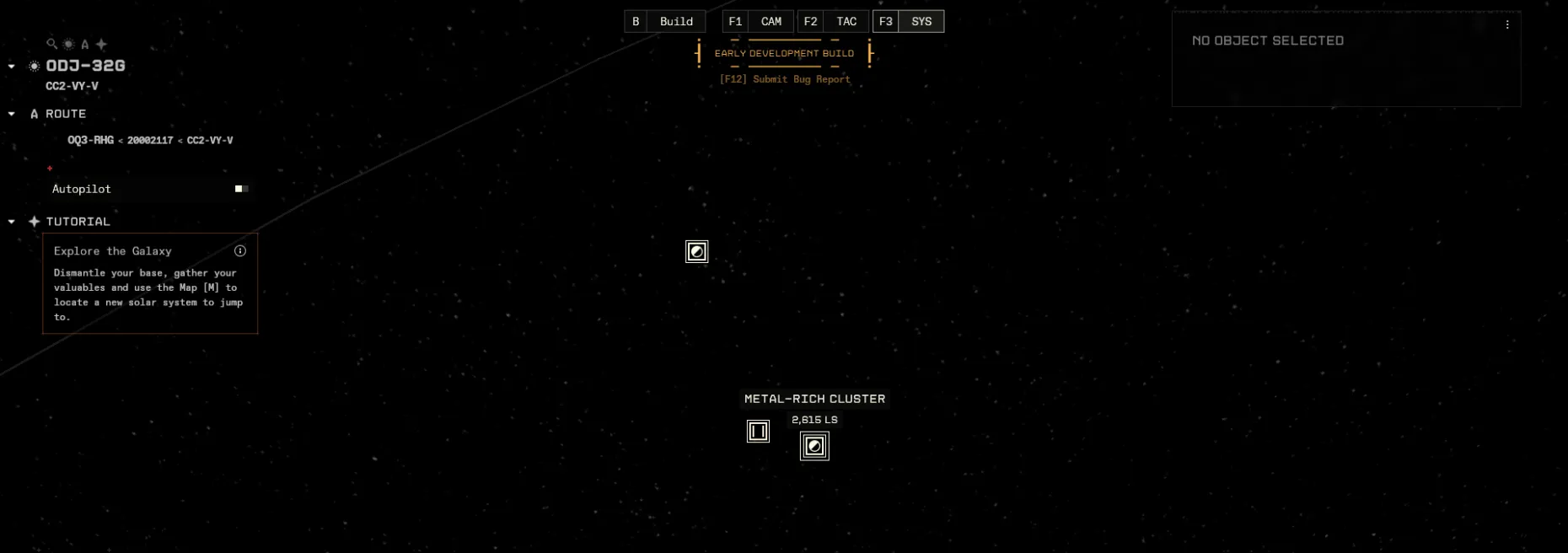Open the three-dot options menu
This screenshot has height=553, width=1568.
point(1507,25)
